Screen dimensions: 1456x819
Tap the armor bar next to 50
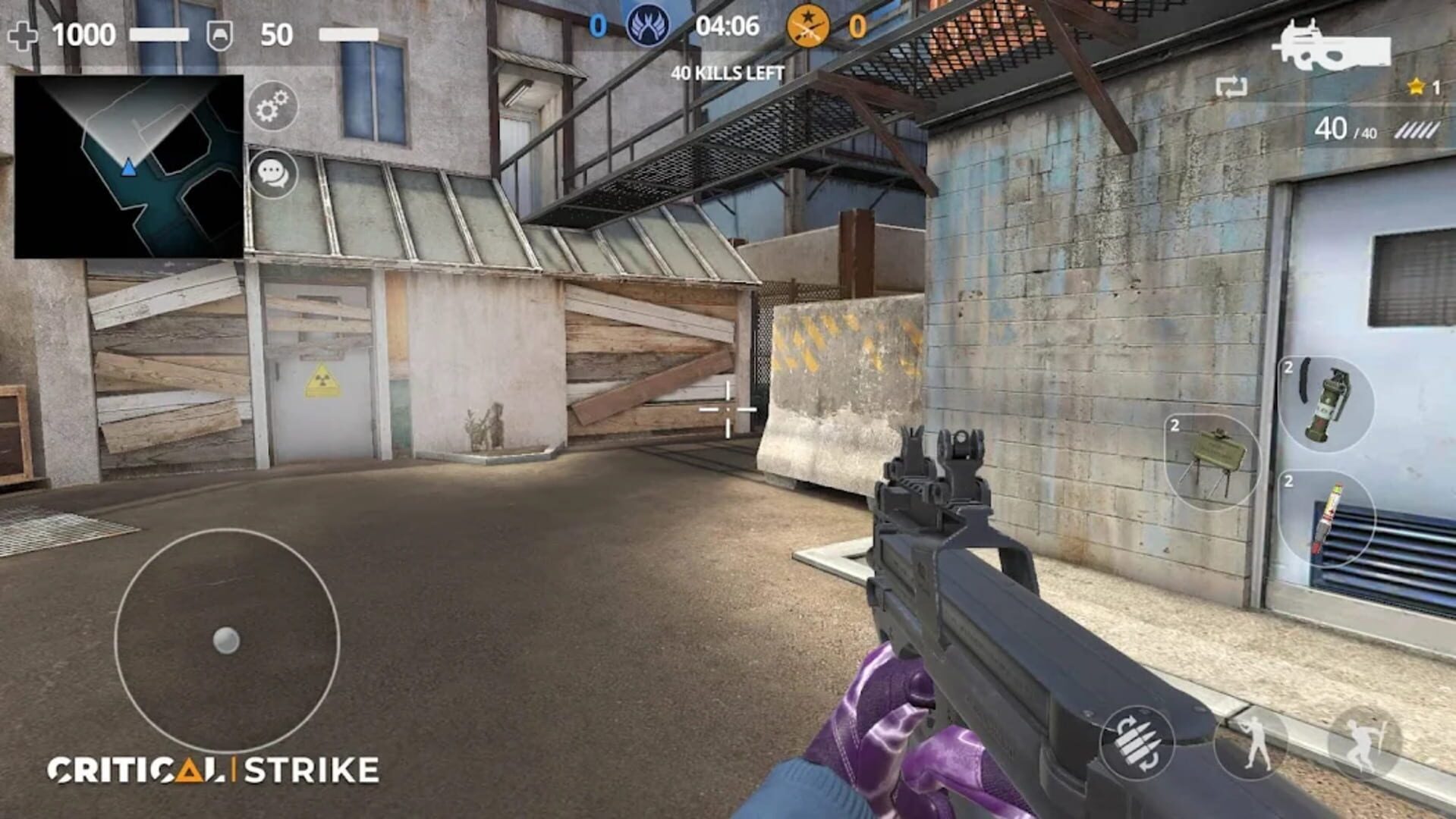click(x=349, y=34)
